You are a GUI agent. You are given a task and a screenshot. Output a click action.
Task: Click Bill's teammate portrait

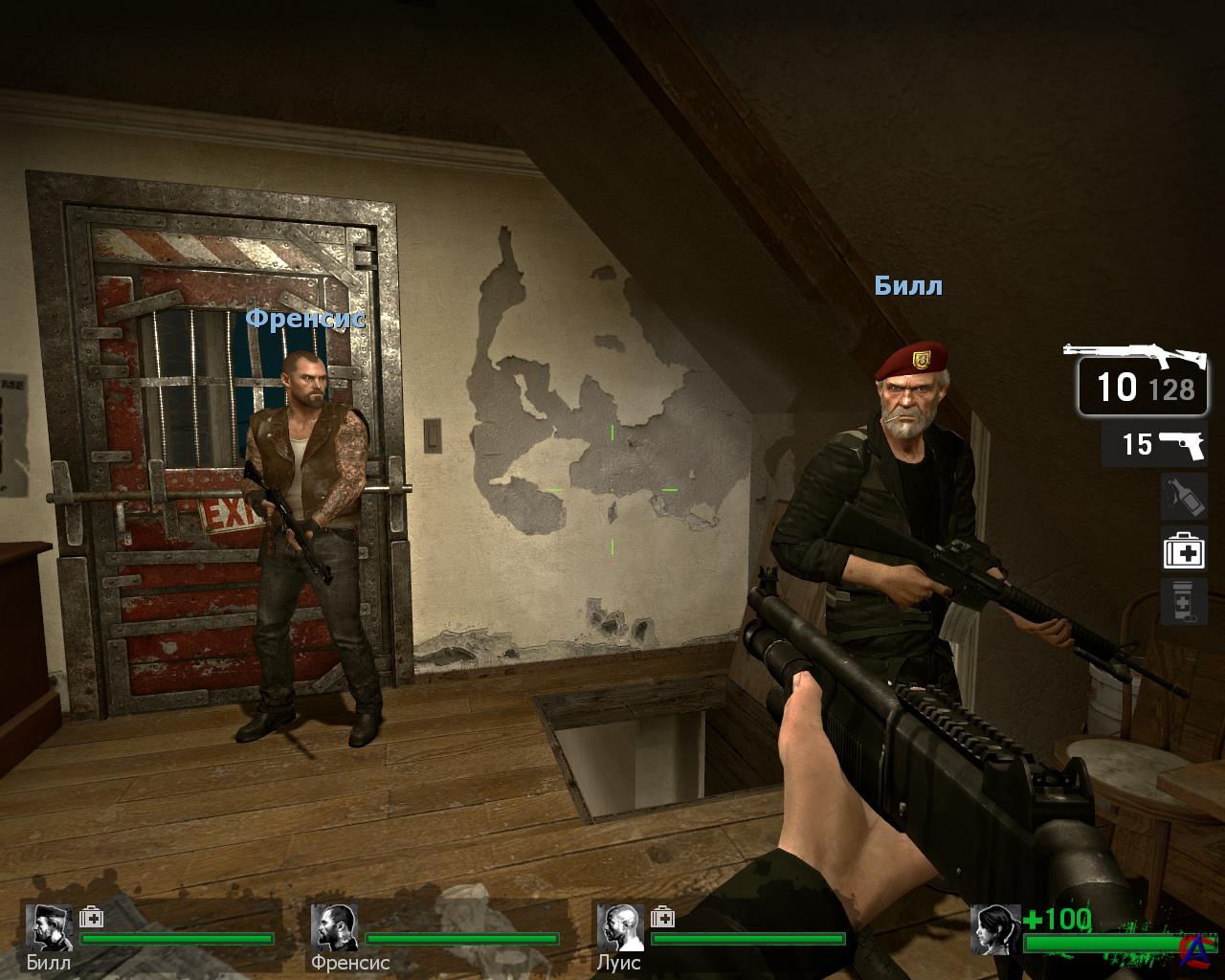[x=49, y=926]
